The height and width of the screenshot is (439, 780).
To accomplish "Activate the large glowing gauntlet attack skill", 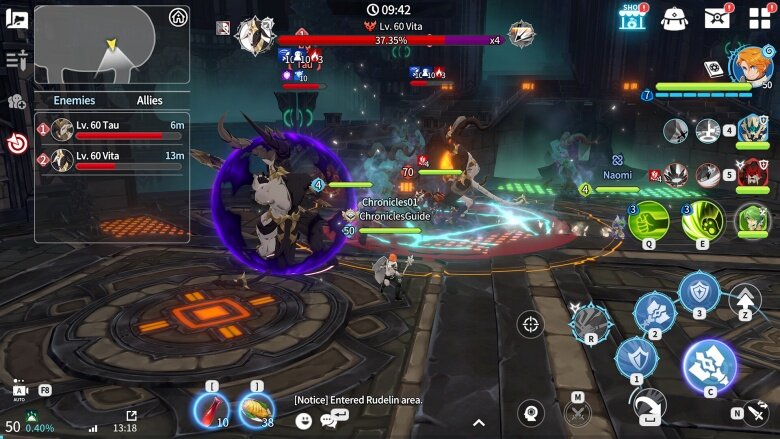I will [x=710, y=366].
